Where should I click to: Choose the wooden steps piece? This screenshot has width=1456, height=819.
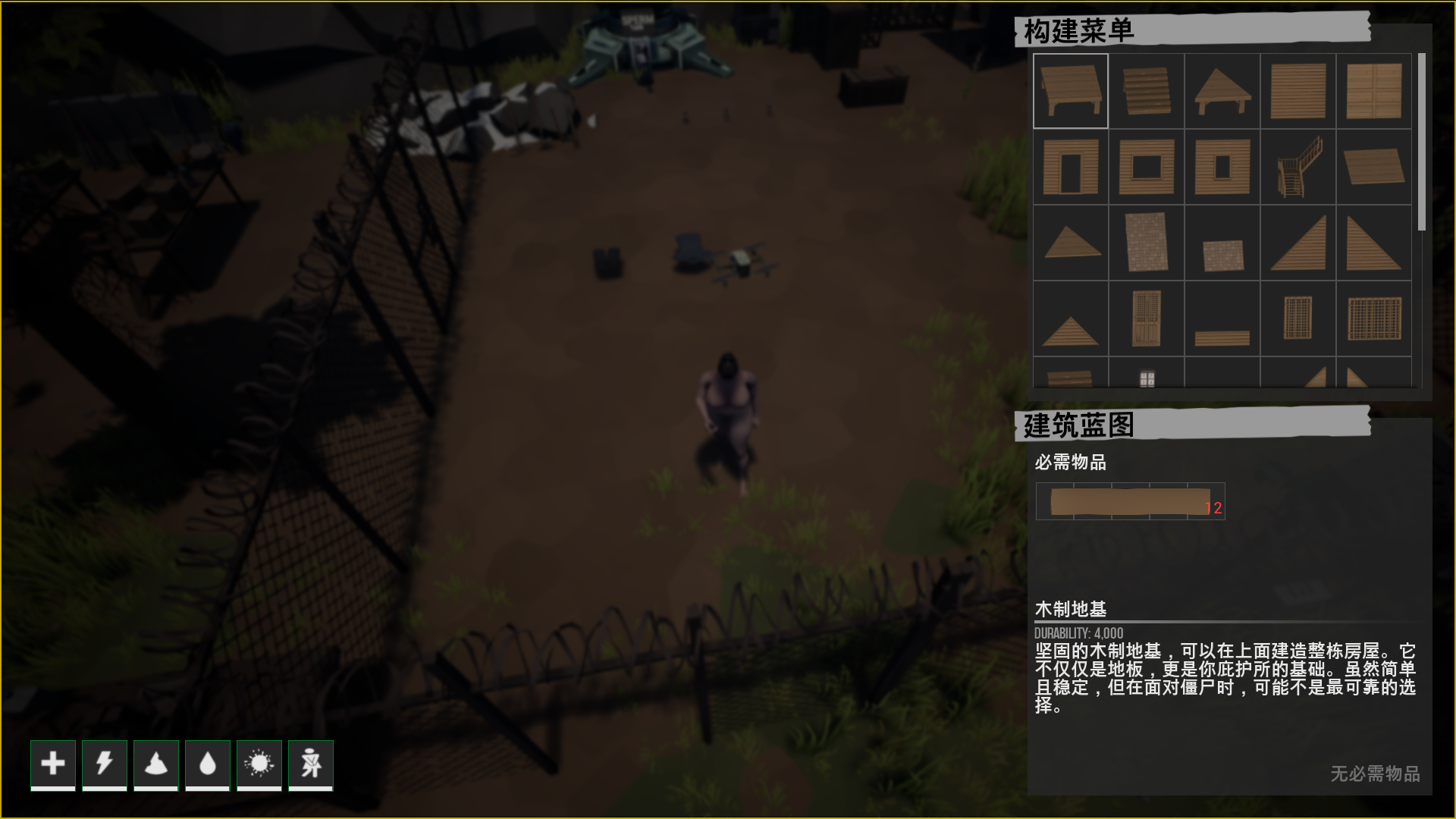pyautogui.click(x=1146, y=91)
